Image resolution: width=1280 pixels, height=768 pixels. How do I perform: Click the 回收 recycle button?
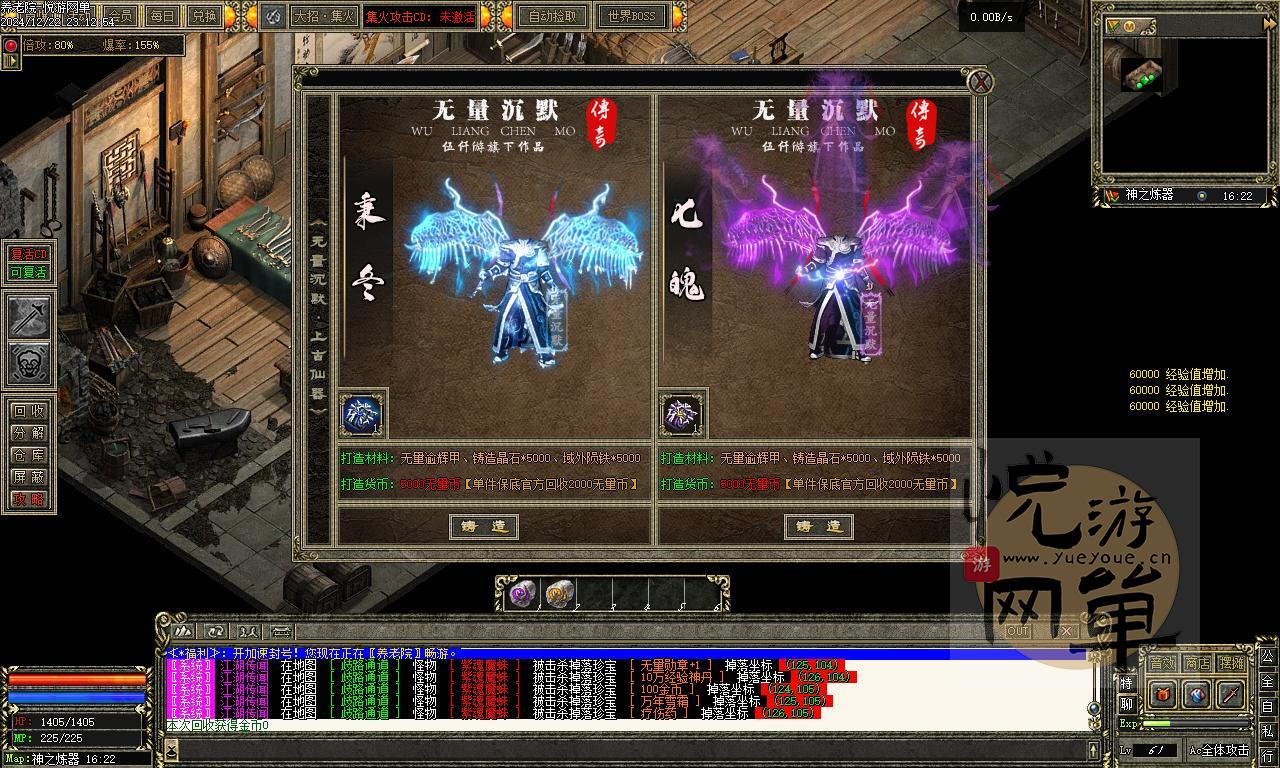click(29, 411)
